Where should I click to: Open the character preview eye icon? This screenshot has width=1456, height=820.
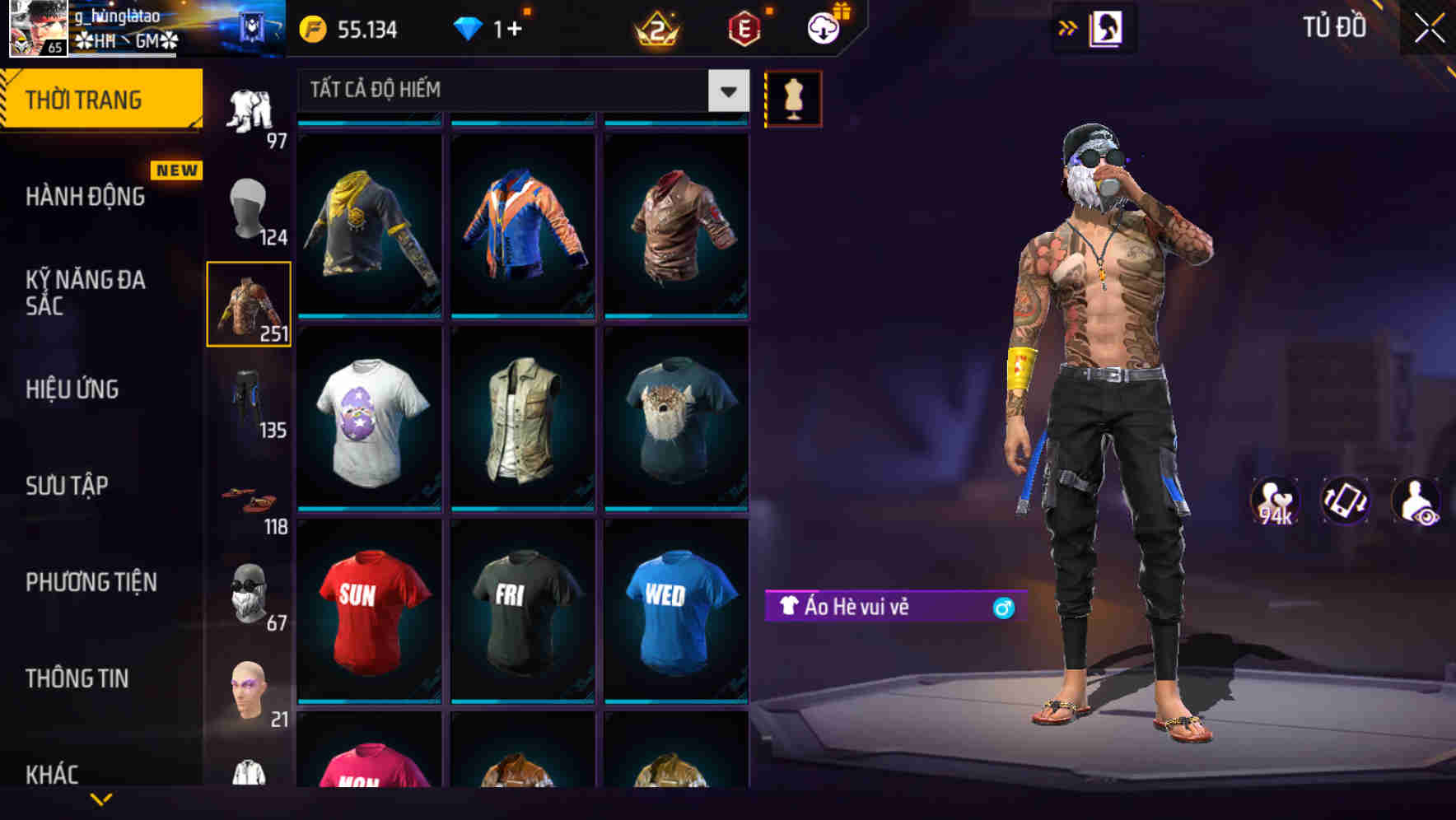tap(1418, 502)
